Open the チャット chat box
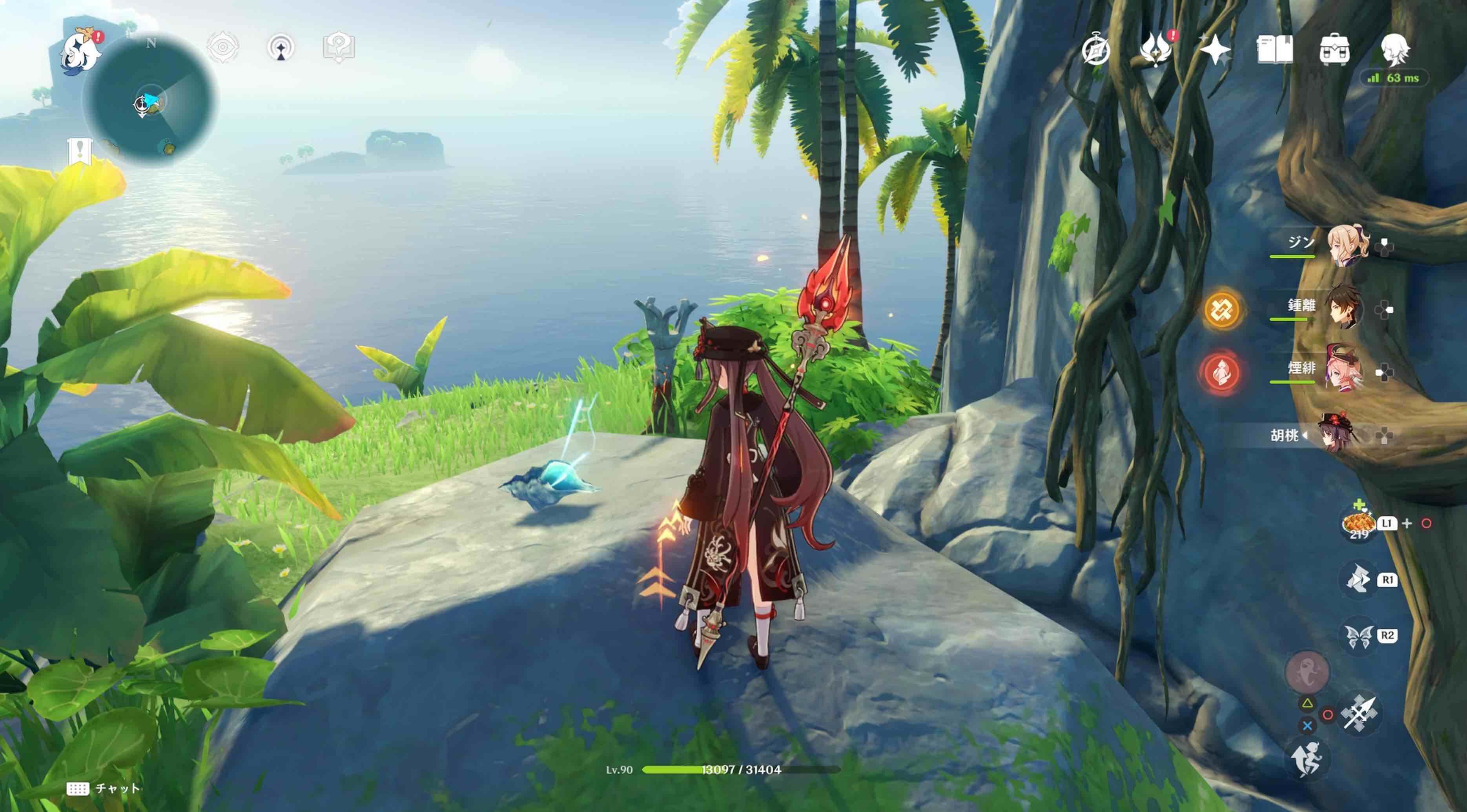 tap(103, 788)
